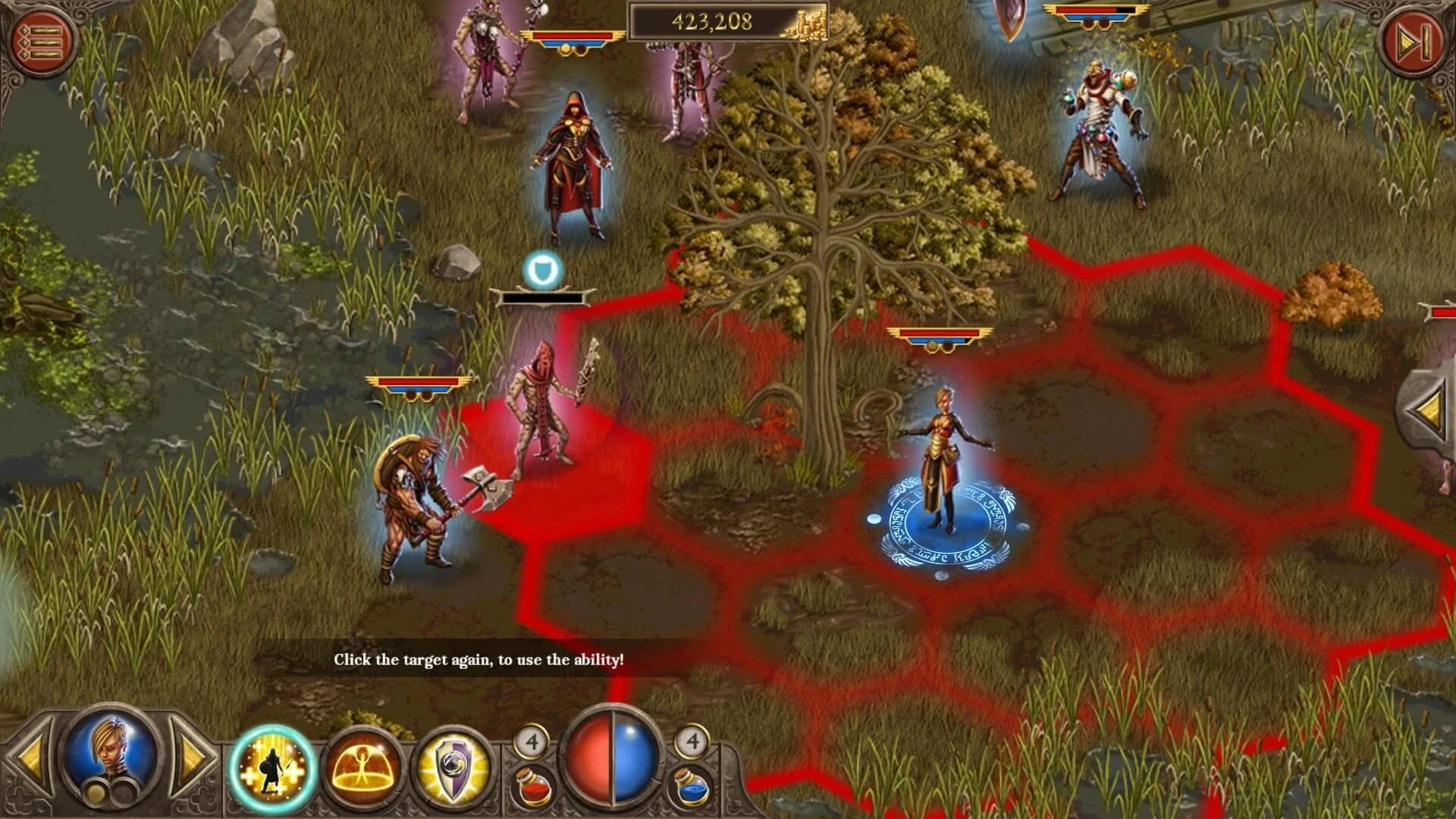Activate the sanctuary dome ability
1456x819 pixels.
tap(362, 766)
